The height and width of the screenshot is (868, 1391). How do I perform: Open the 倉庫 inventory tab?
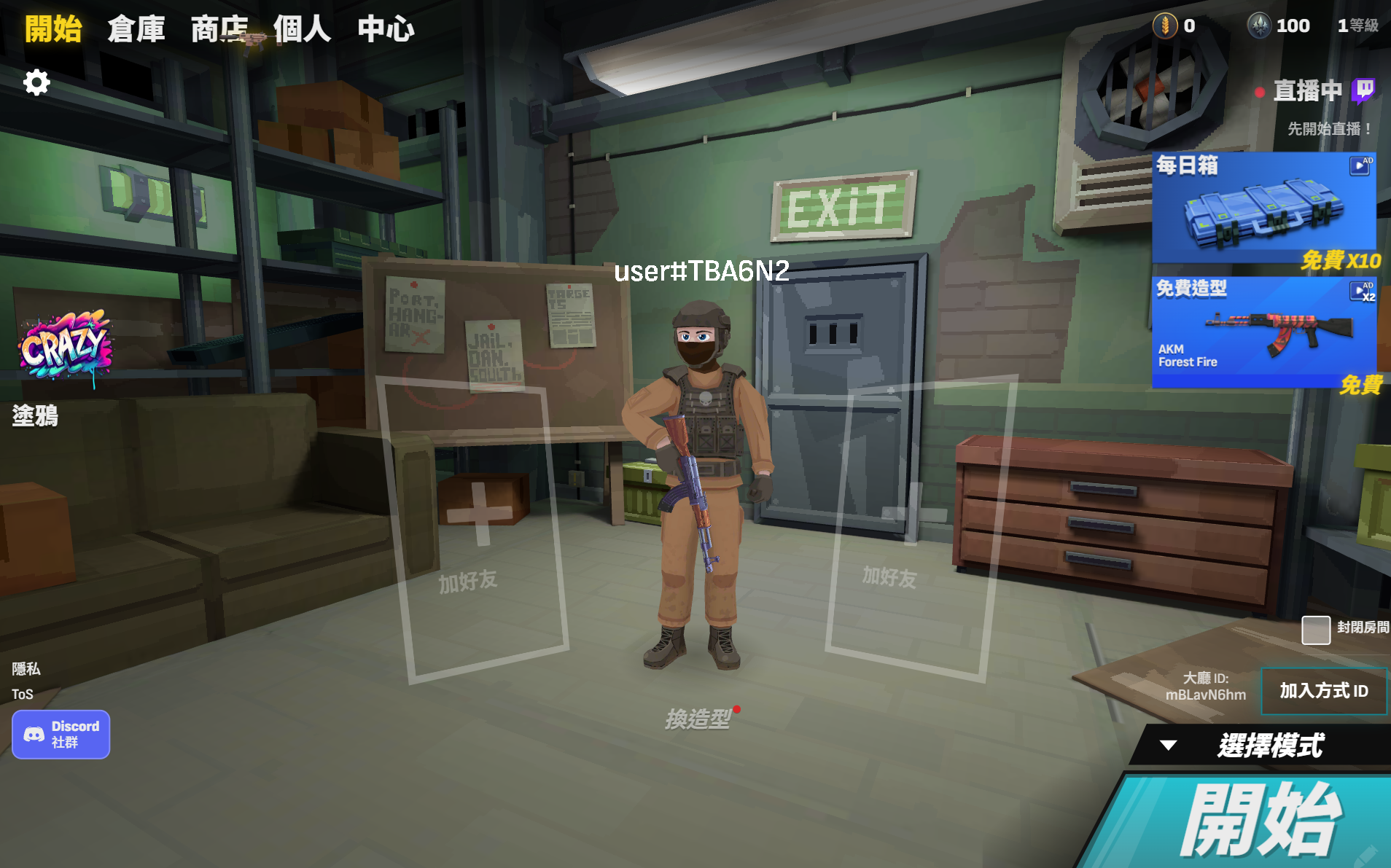(136, 29)
